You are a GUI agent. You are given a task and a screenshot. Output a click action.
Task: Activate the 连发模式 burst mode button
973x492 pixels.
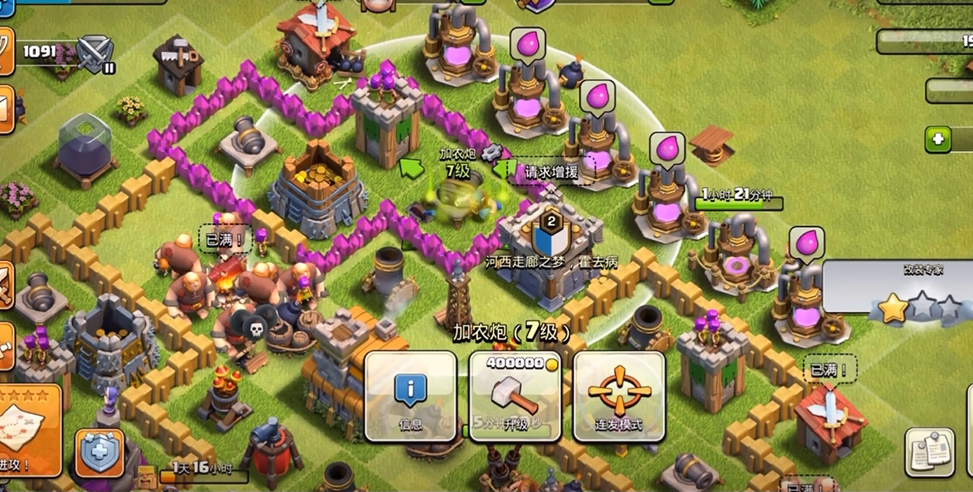[x=619, y=396]
